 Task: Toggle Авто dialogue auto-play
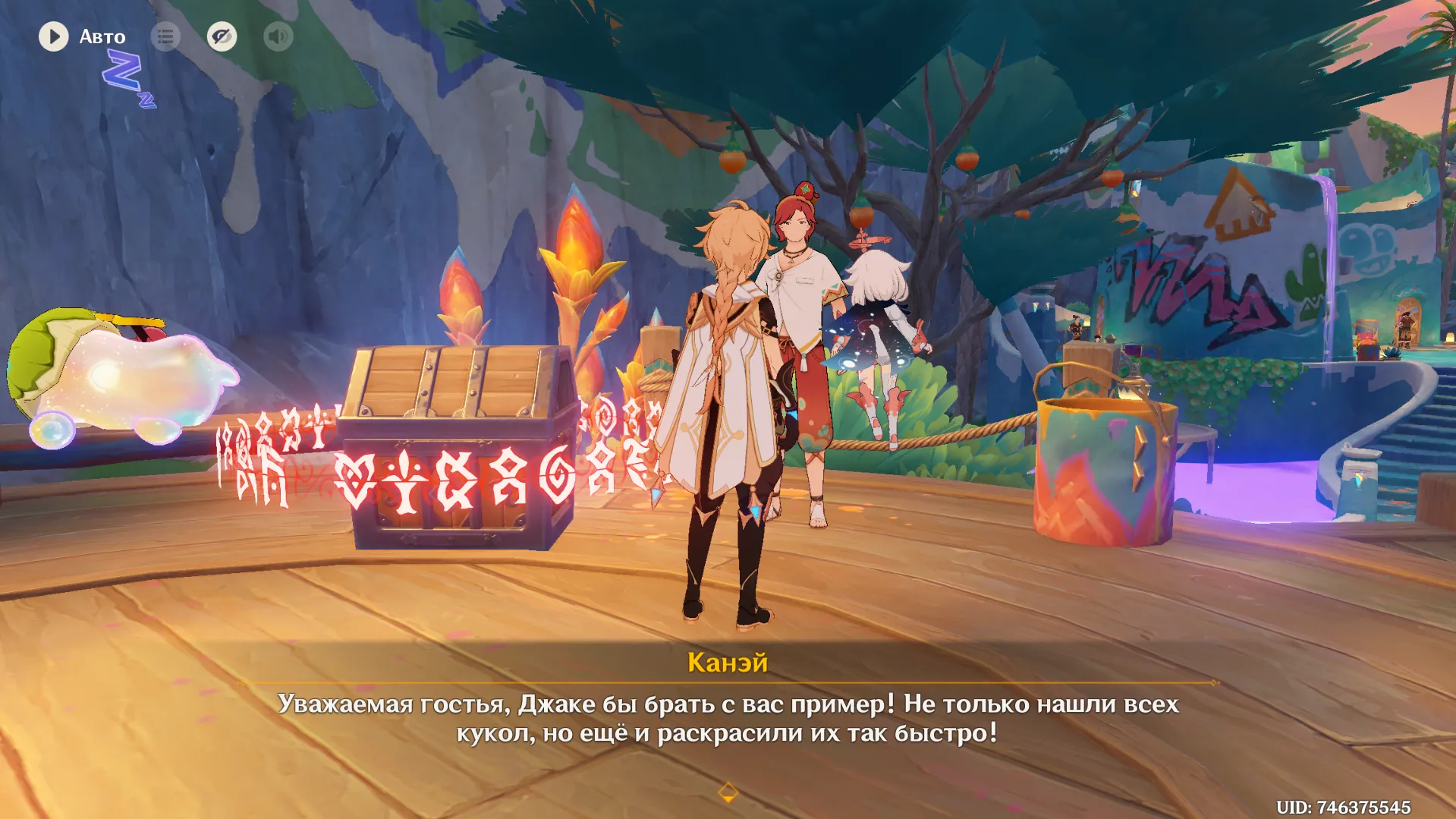click(x=54, y=36)
